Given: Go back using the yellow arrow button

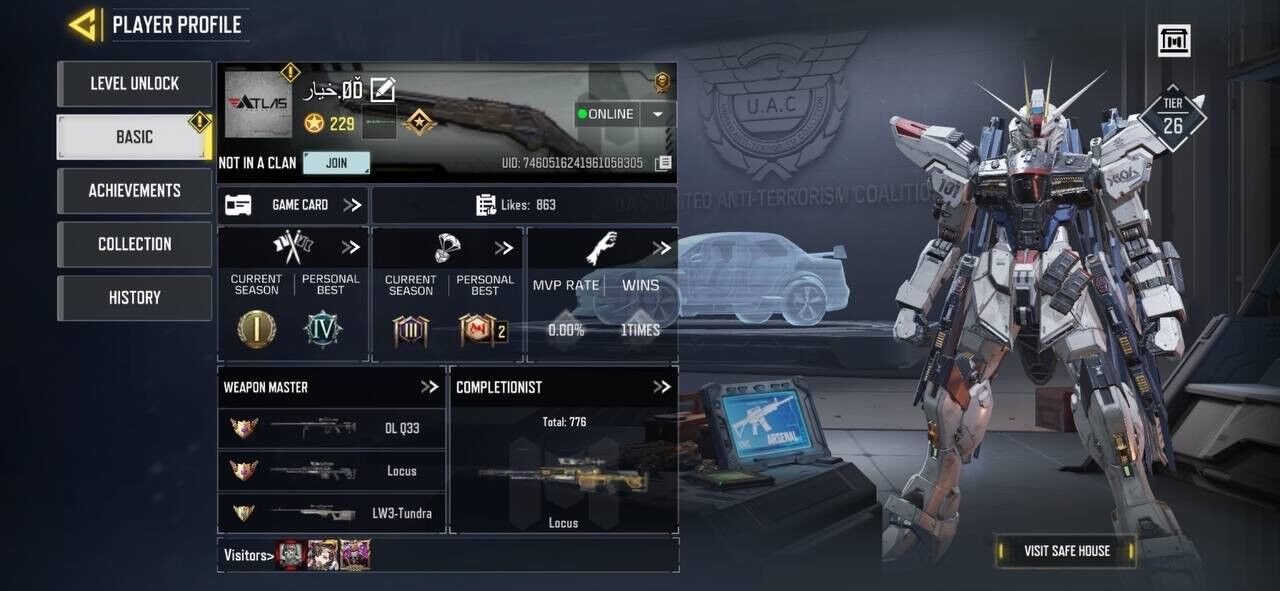Looking at the screenshot, I should [83, 25].
